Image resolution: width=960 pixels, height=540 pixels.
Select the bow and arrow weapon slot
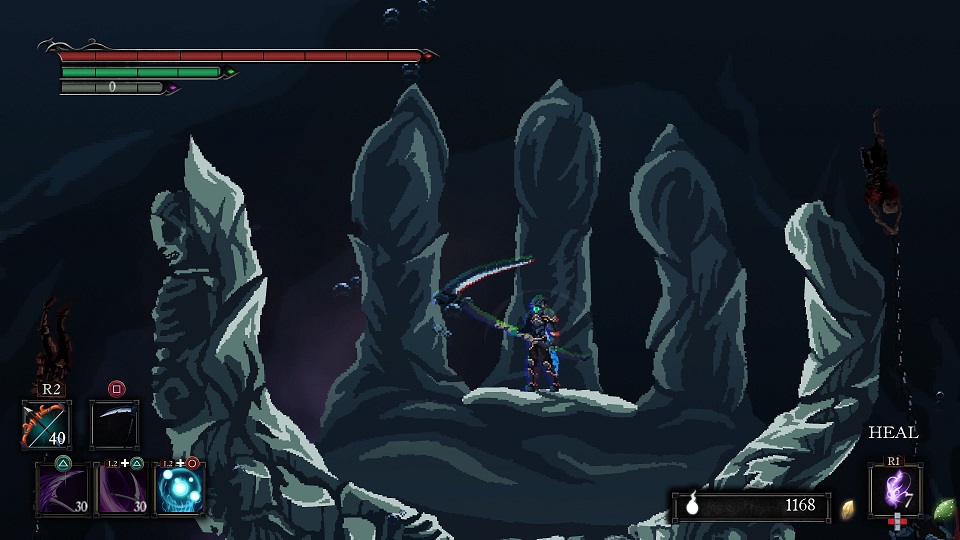point(46,424)
